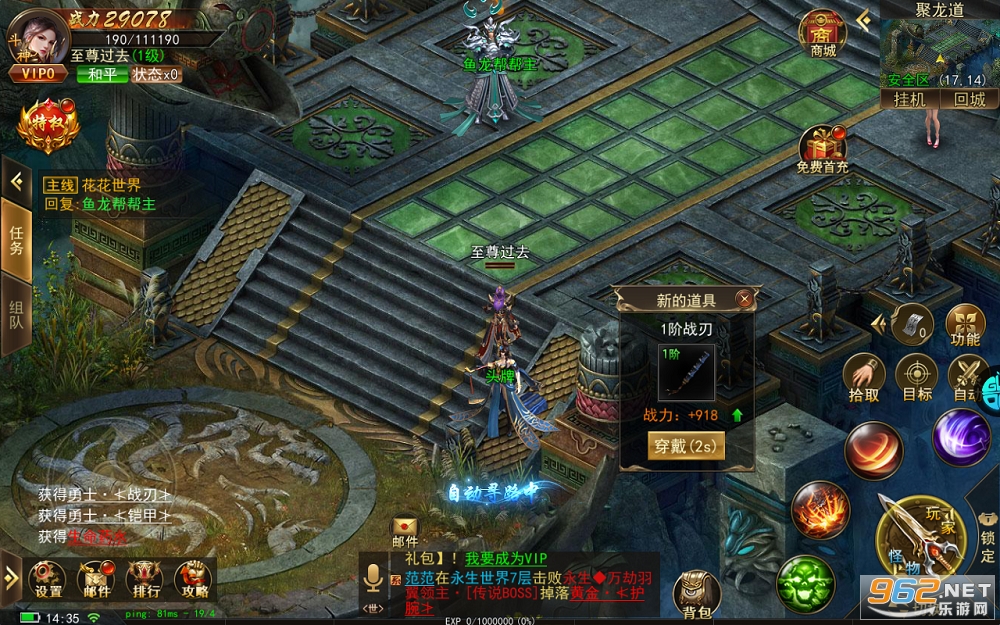Open the 背包 backpack
1000x625 pixels.
tap(697, 593)
